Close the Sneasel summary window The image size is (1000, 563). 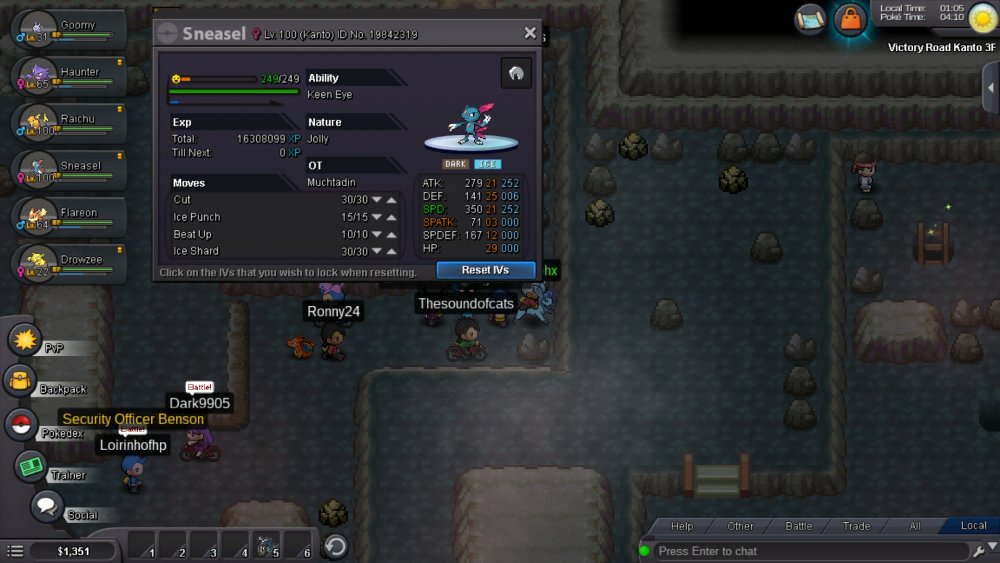tap(530, 33)
